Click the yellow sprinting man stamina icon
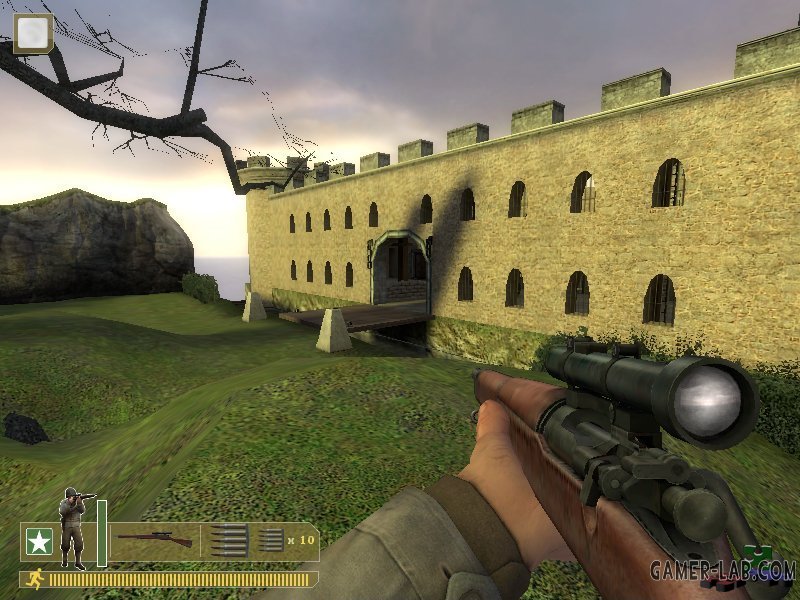This screenshot has width=800, height=600. (x=35, y=578)
